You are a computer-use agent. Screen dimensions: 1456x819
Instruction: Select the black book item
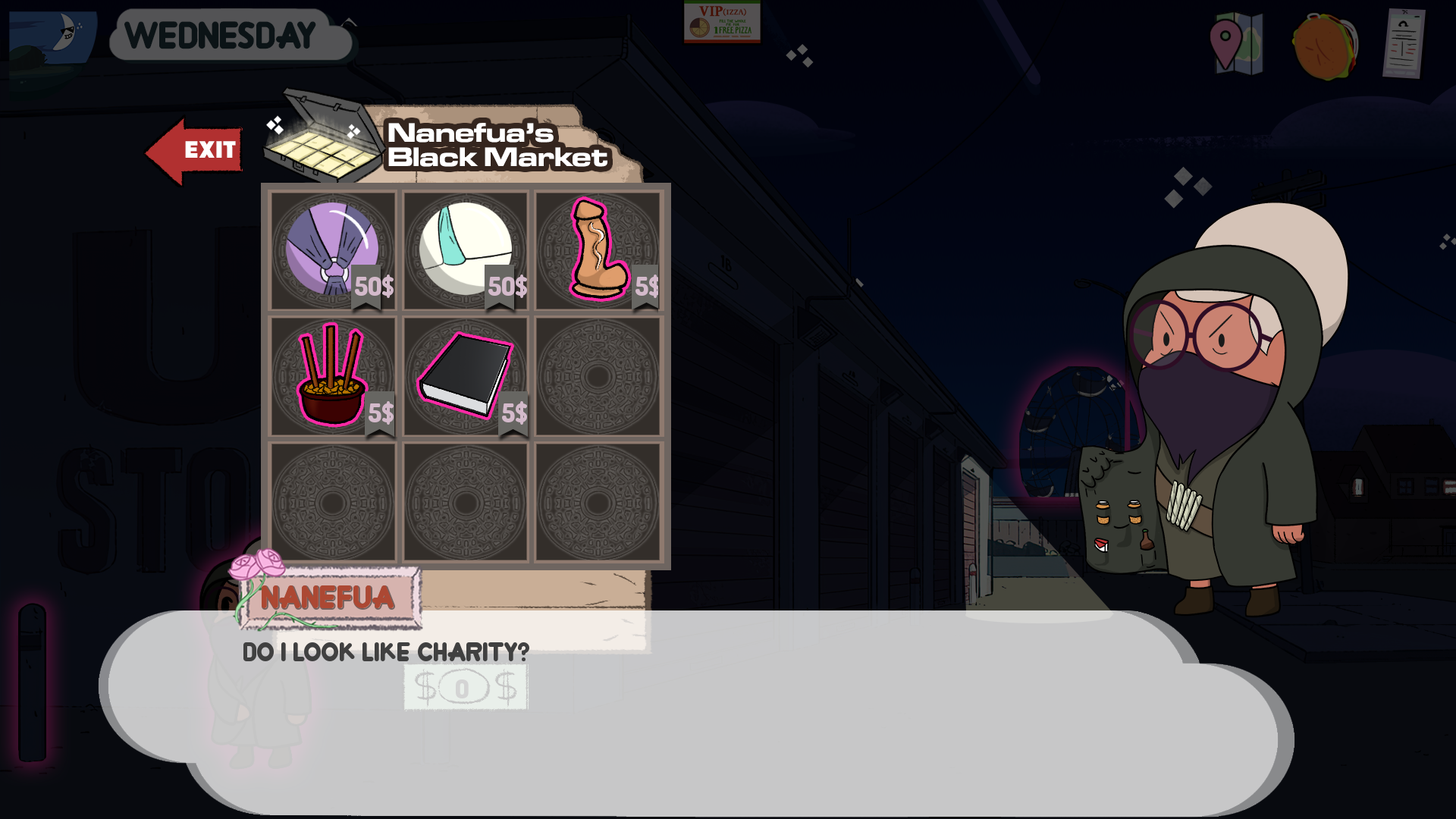(x=465, y=375)
